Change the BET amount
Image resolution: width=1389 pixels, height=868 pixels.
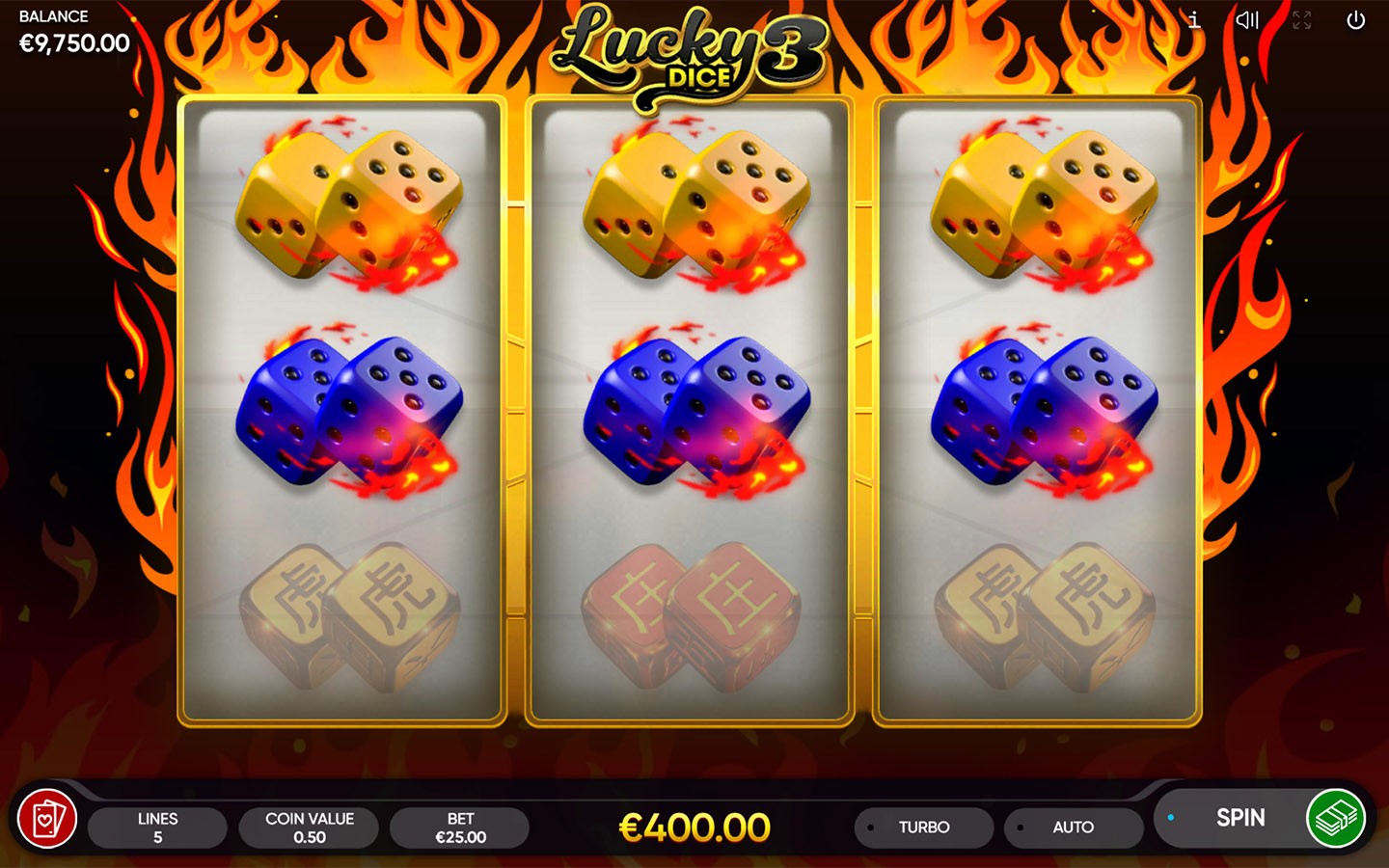click(x=460, y=827)
